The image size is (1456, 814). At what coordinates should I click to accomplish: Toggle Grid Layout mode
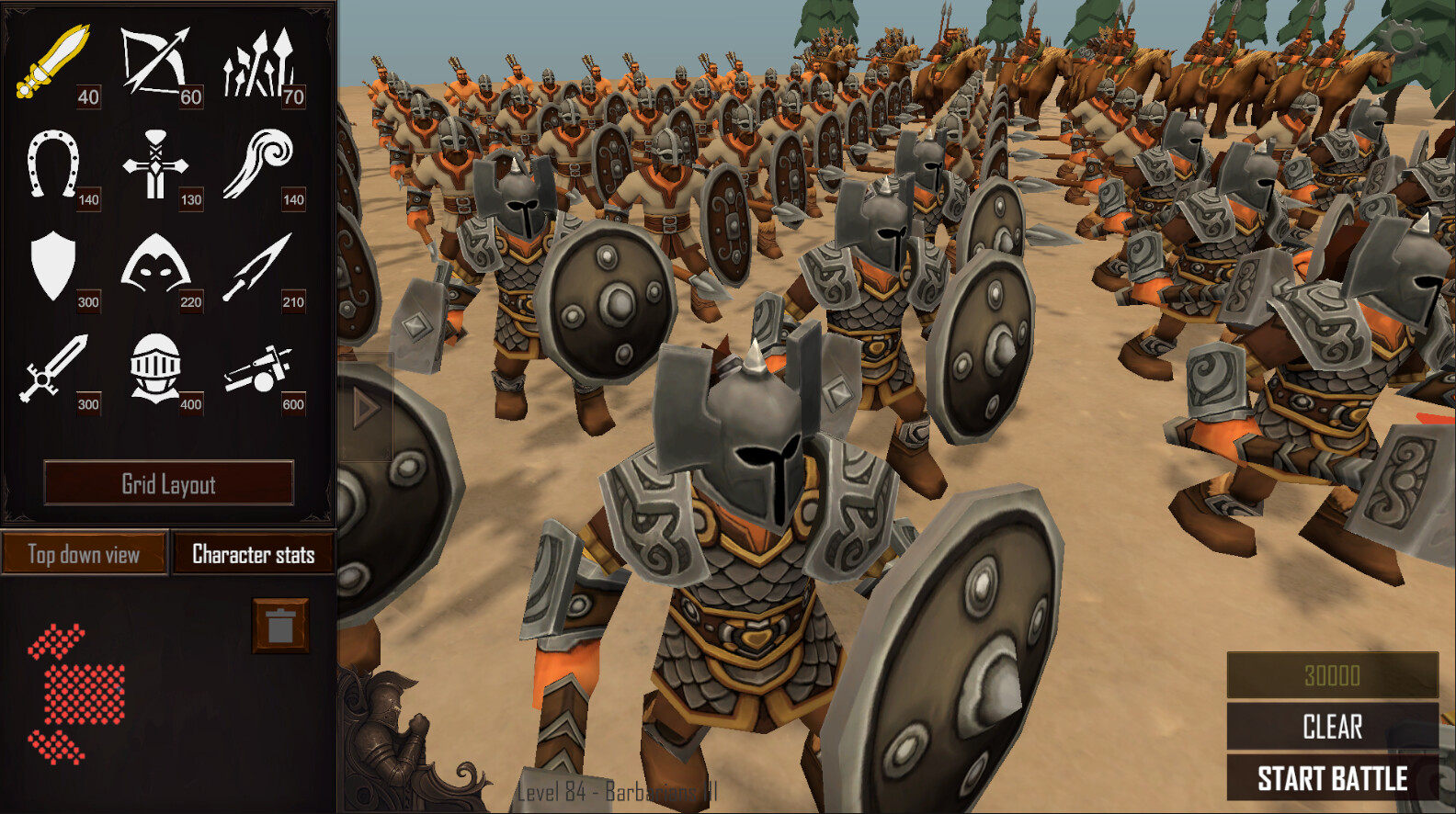171,483
